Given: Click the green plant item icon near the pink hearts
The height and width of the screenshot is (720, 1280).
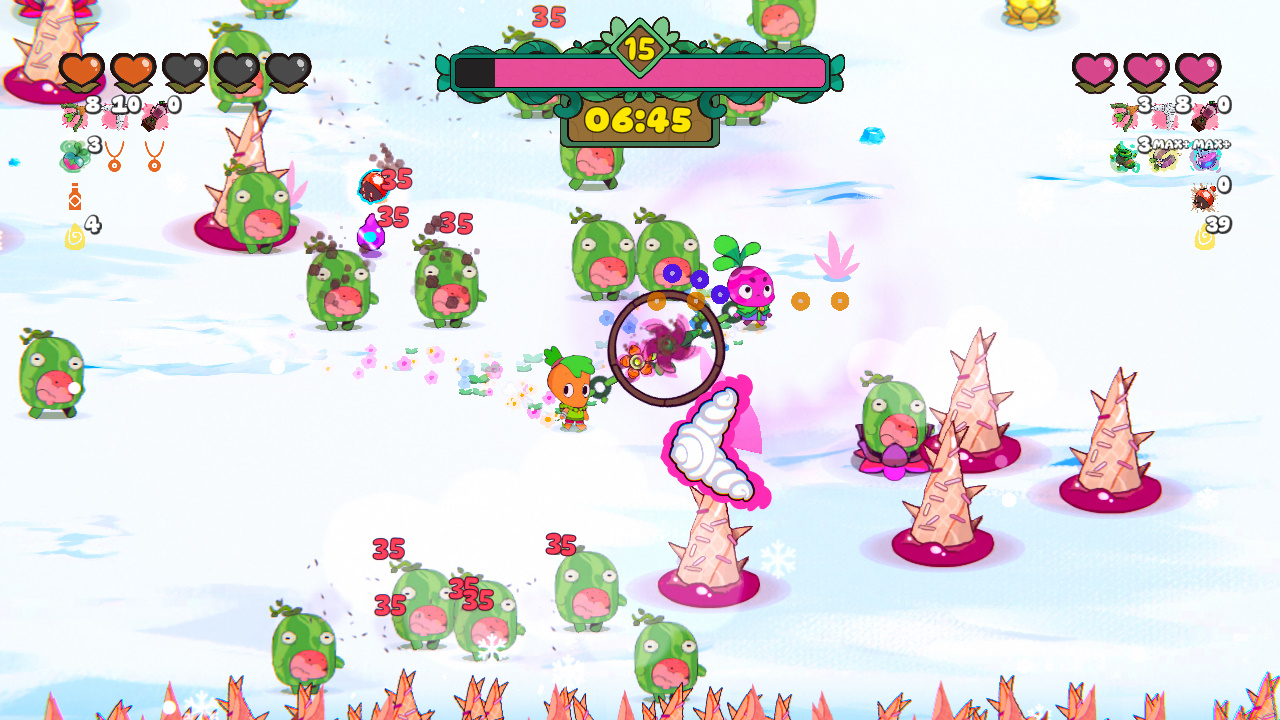Looking at the screenshot, I should click(1121, 156).
